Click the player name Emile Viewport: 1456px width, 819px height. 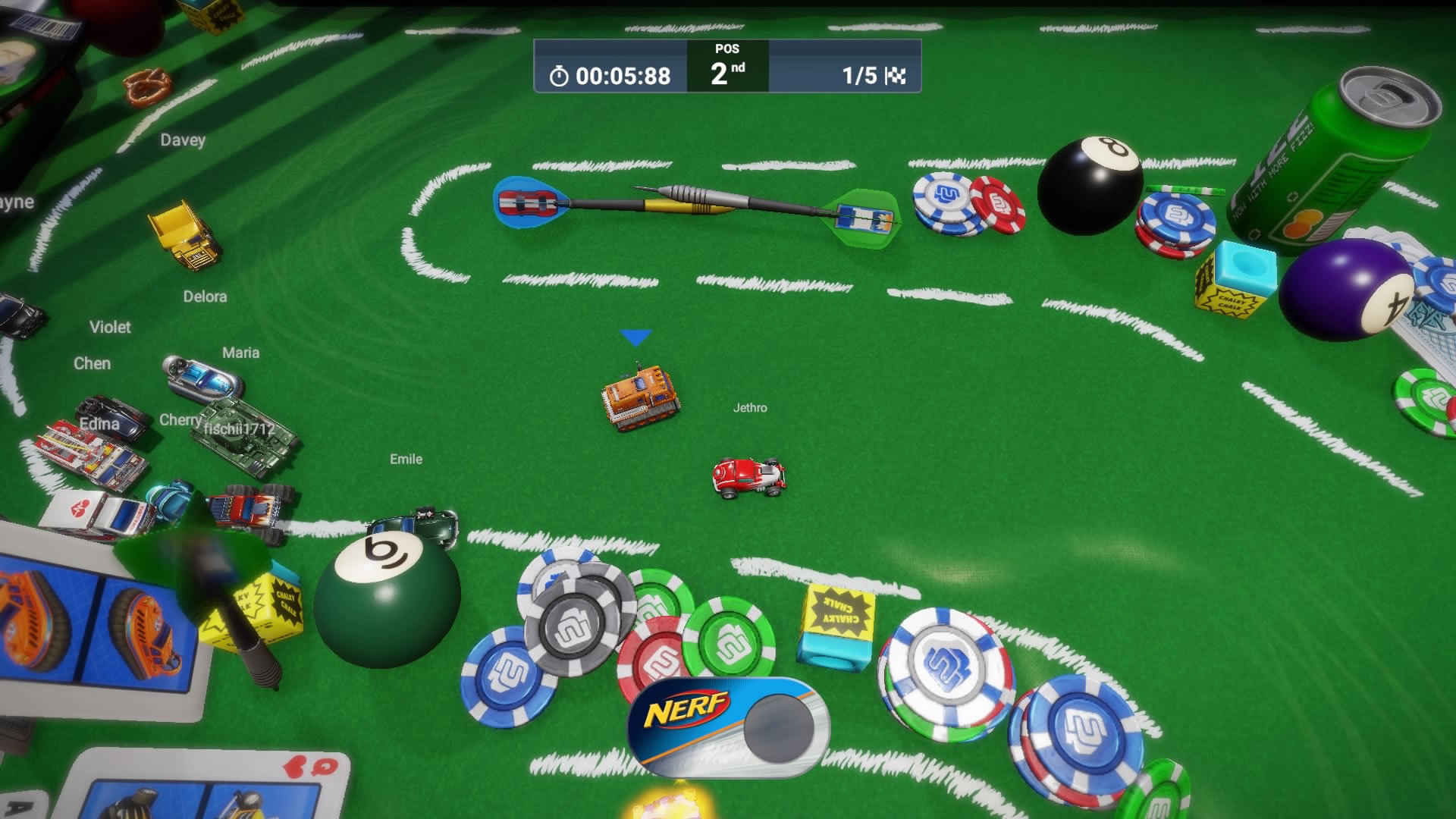(x=405, y=459)
